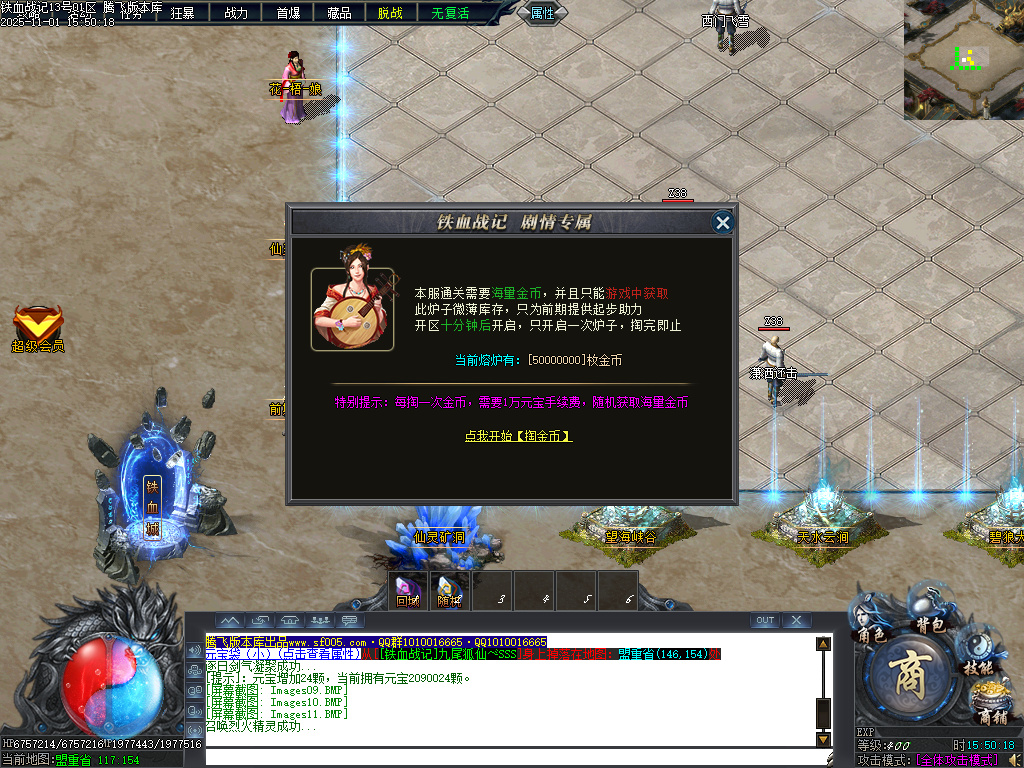Open the 背包 bag
1024x768 pixels.
(x=930, y=610)
